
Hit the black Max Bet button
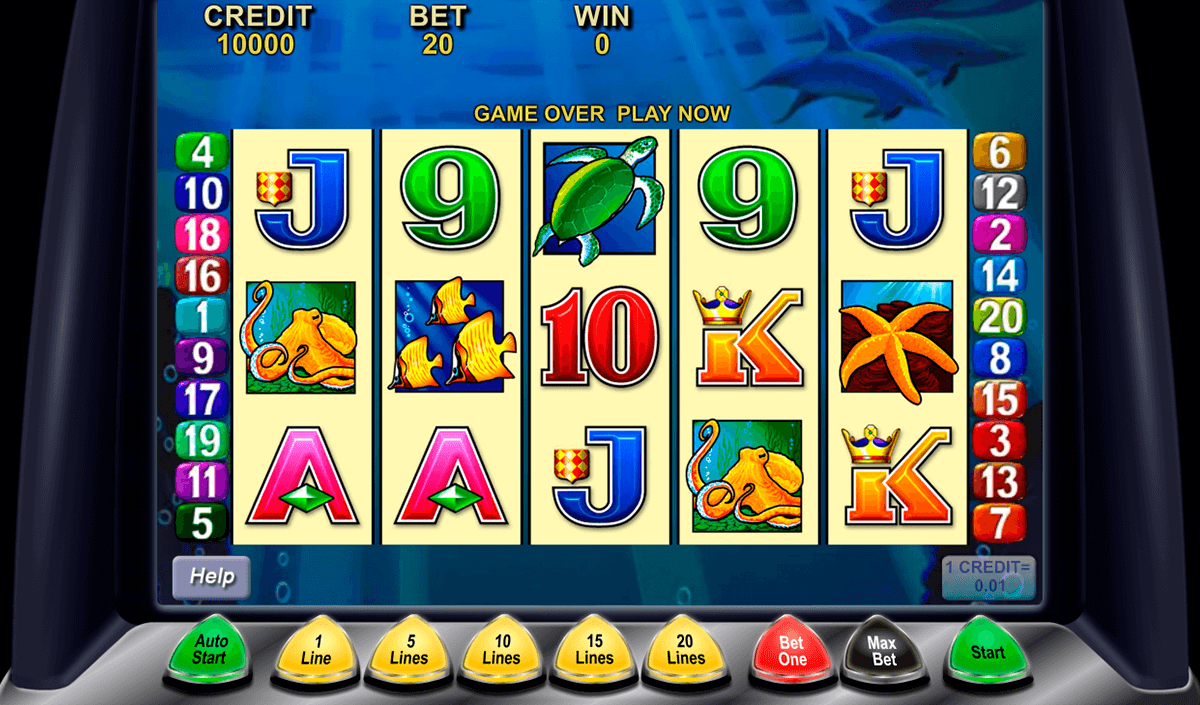pos(881,652)
